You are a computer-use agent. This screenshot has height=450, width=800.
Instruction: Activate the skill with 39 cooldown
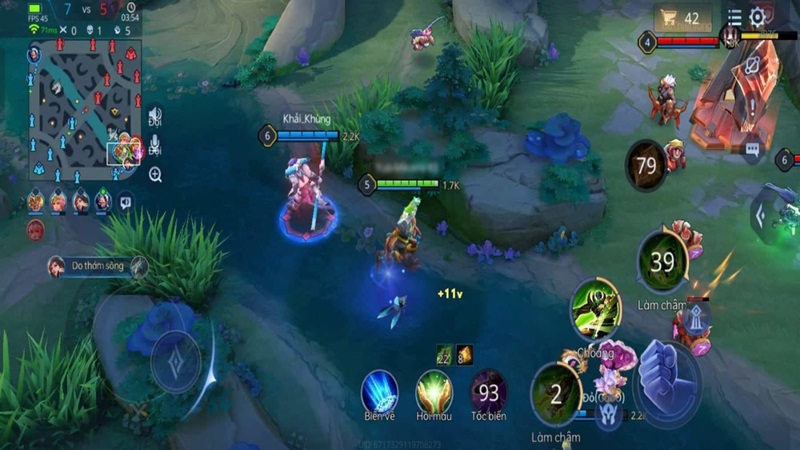point(662,261)
